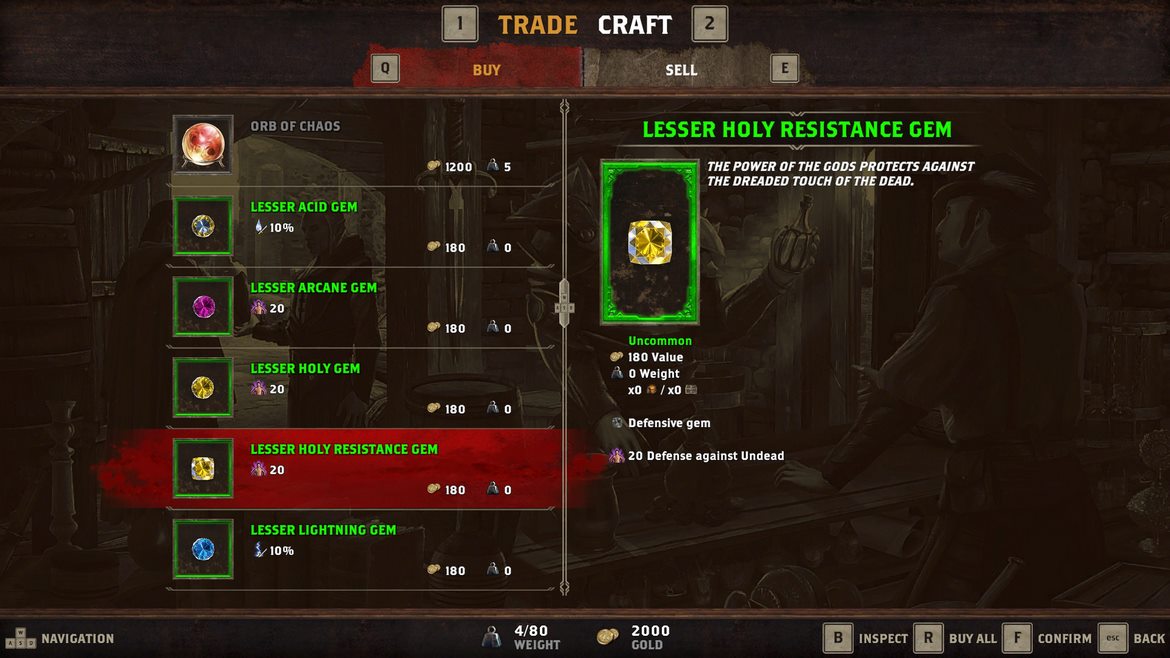The height and width of the screenshot is (658, 1170).
Task: Choose the Lesser Acid Gem row
Action: point(362,226)
